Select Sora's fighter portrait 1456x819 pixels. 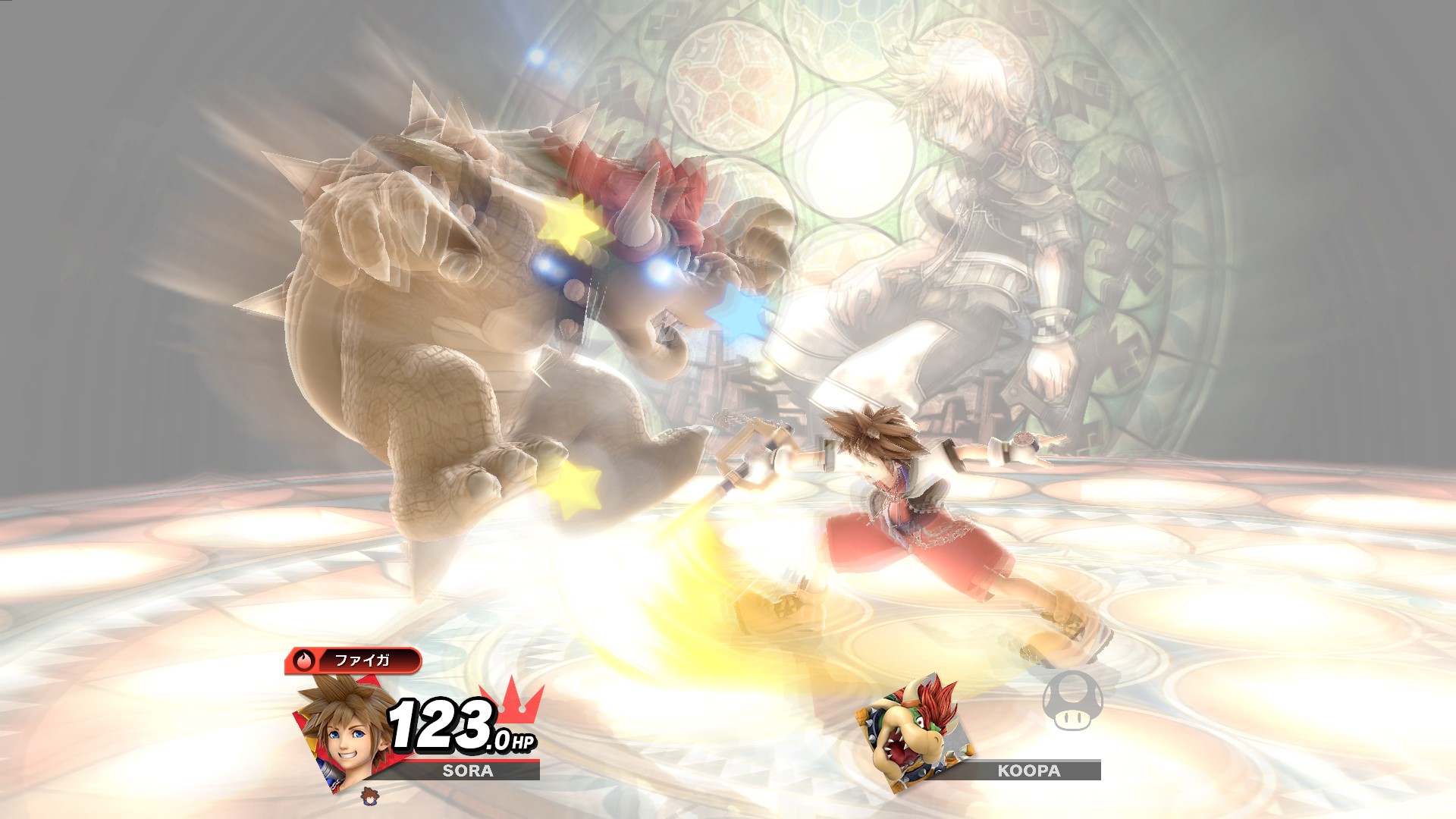coord(344,730)
